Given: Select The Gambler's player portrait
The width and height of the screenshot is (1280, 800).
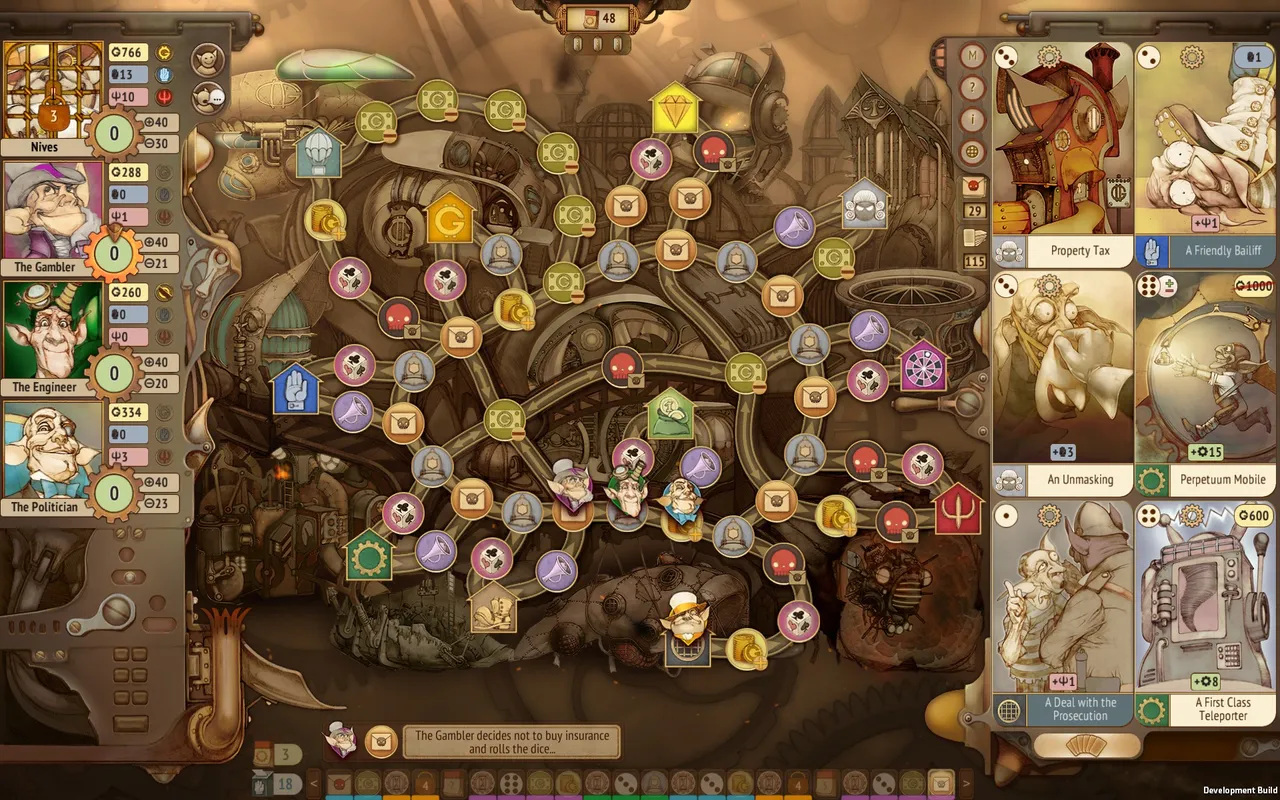Looking at the screenshot, I should 53,211.
